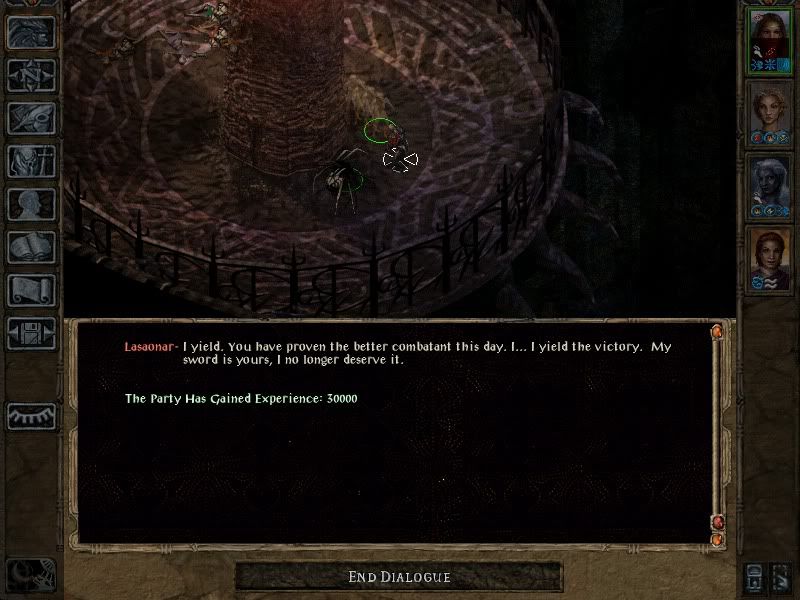Select the curly blonde-haired character portrait
Image resolution: width=800 pixels, height=600 pixels.
pyautogui.click(x=771, y=115)
